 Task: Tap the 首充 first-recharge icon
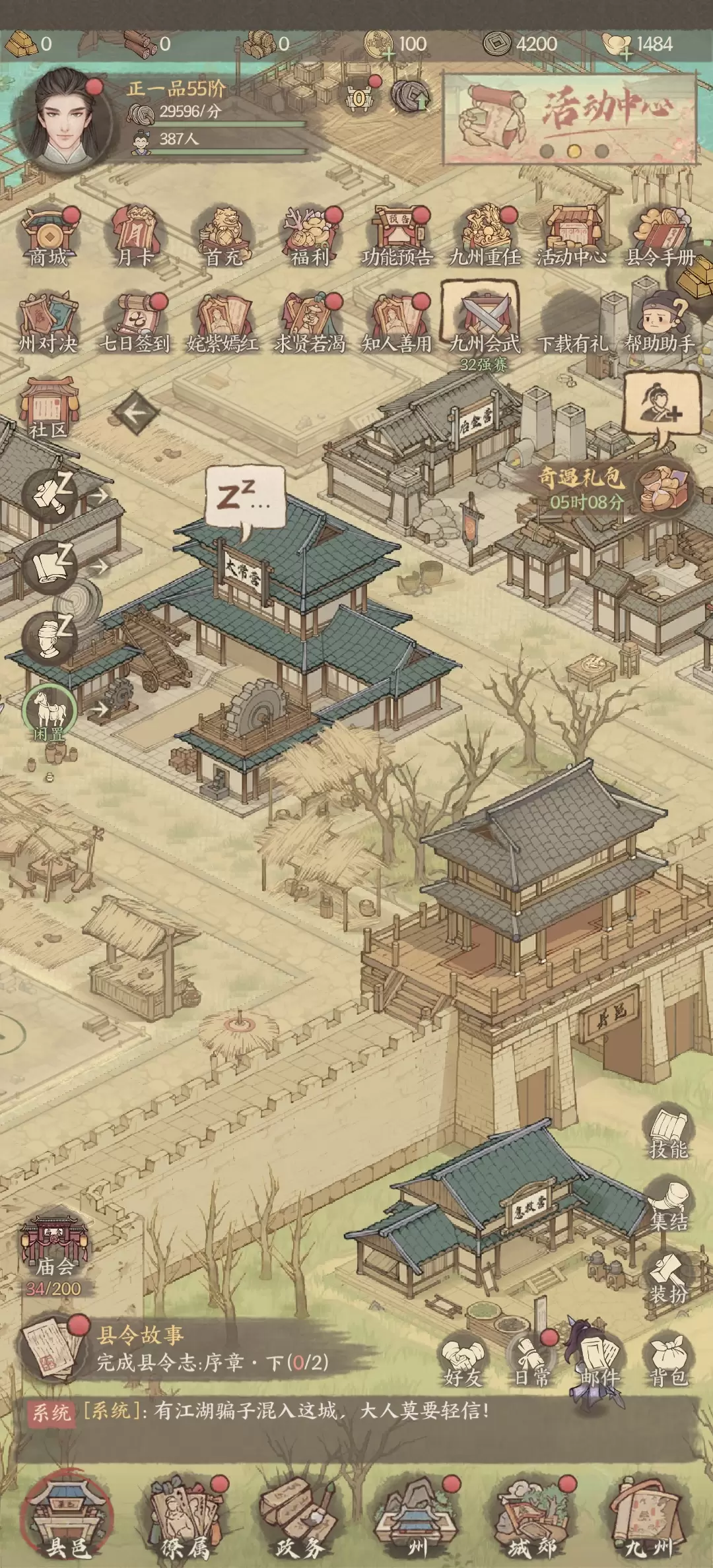click(223, 236)
